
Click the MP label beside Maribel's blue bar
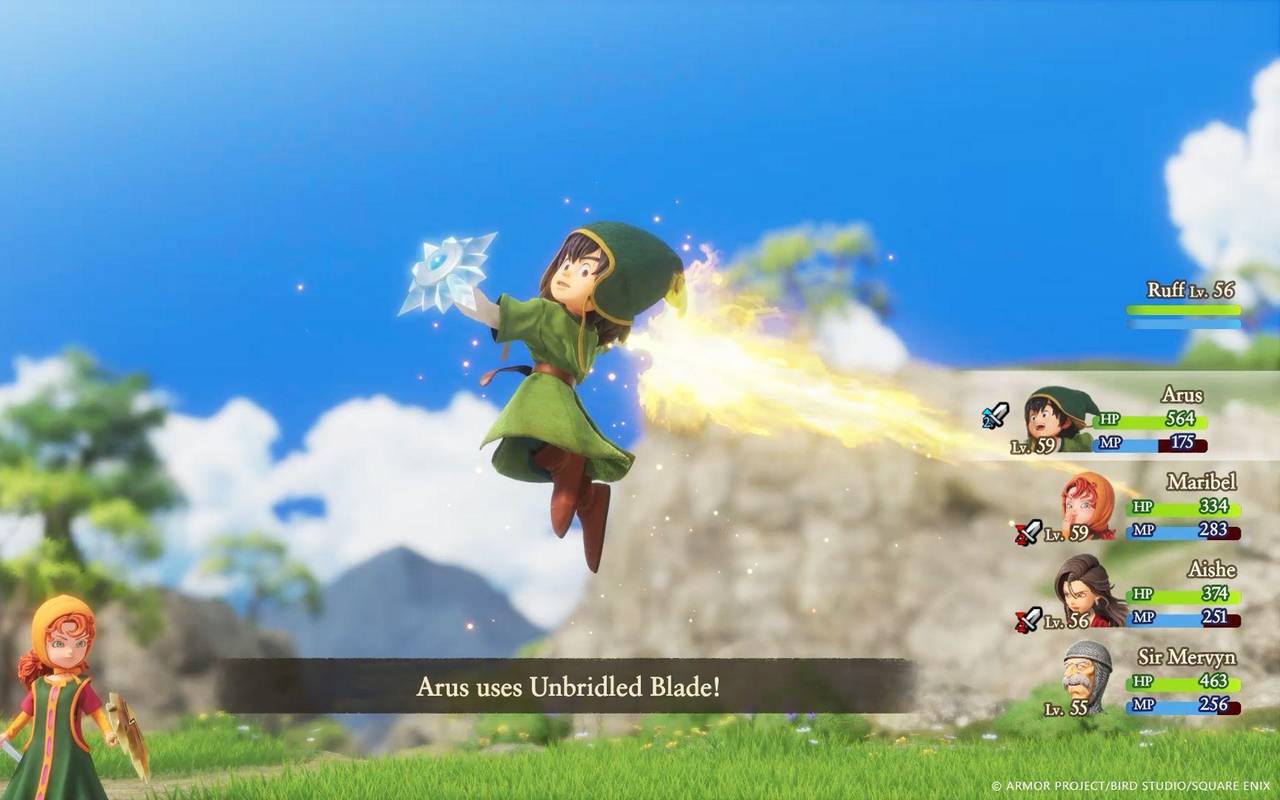point(1143,531)
